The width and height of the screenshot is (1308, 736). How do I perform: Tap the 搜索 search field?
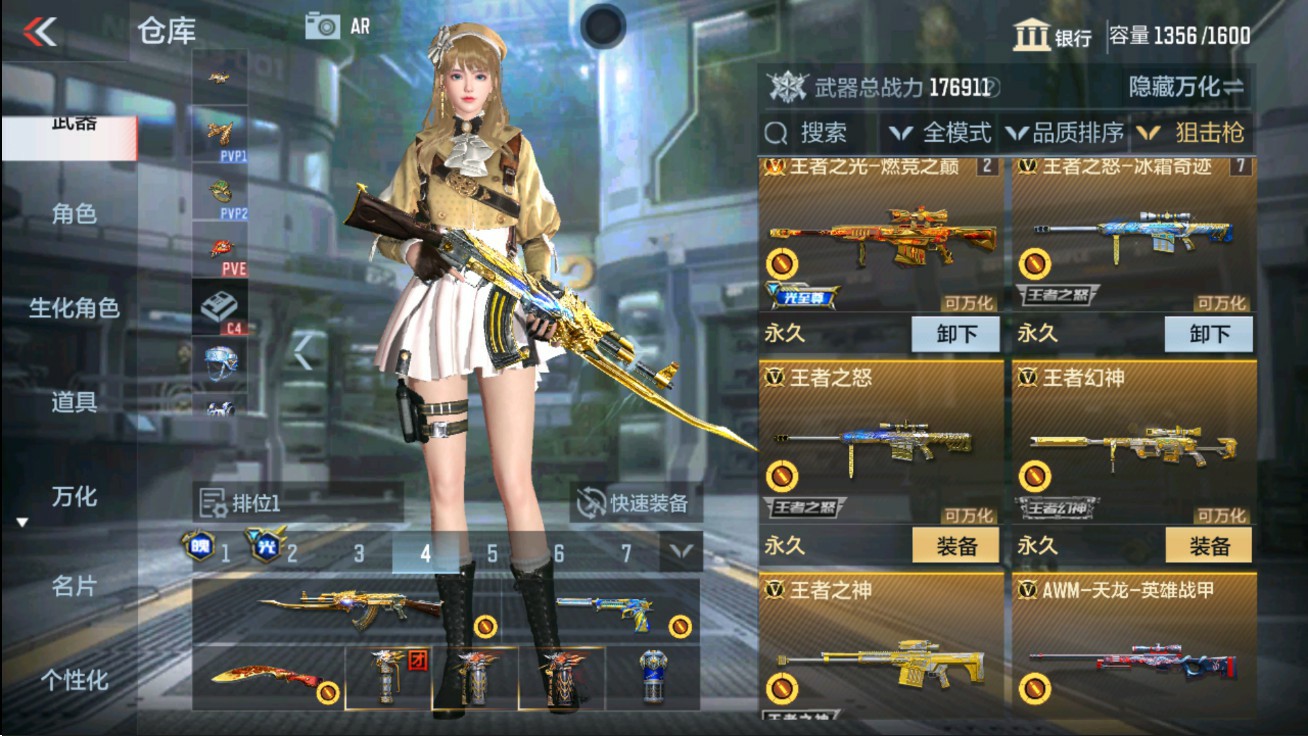point(810,131)
